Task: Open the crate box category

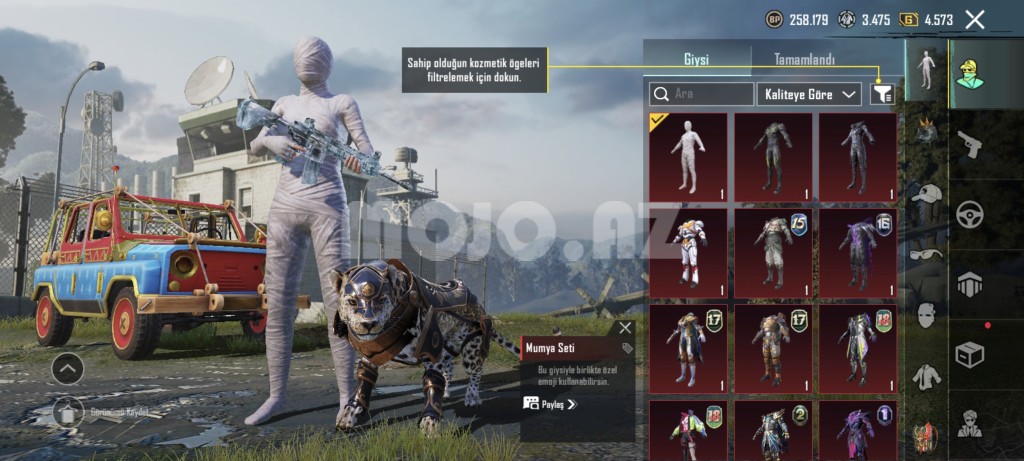Action: (x=971, y=353)
